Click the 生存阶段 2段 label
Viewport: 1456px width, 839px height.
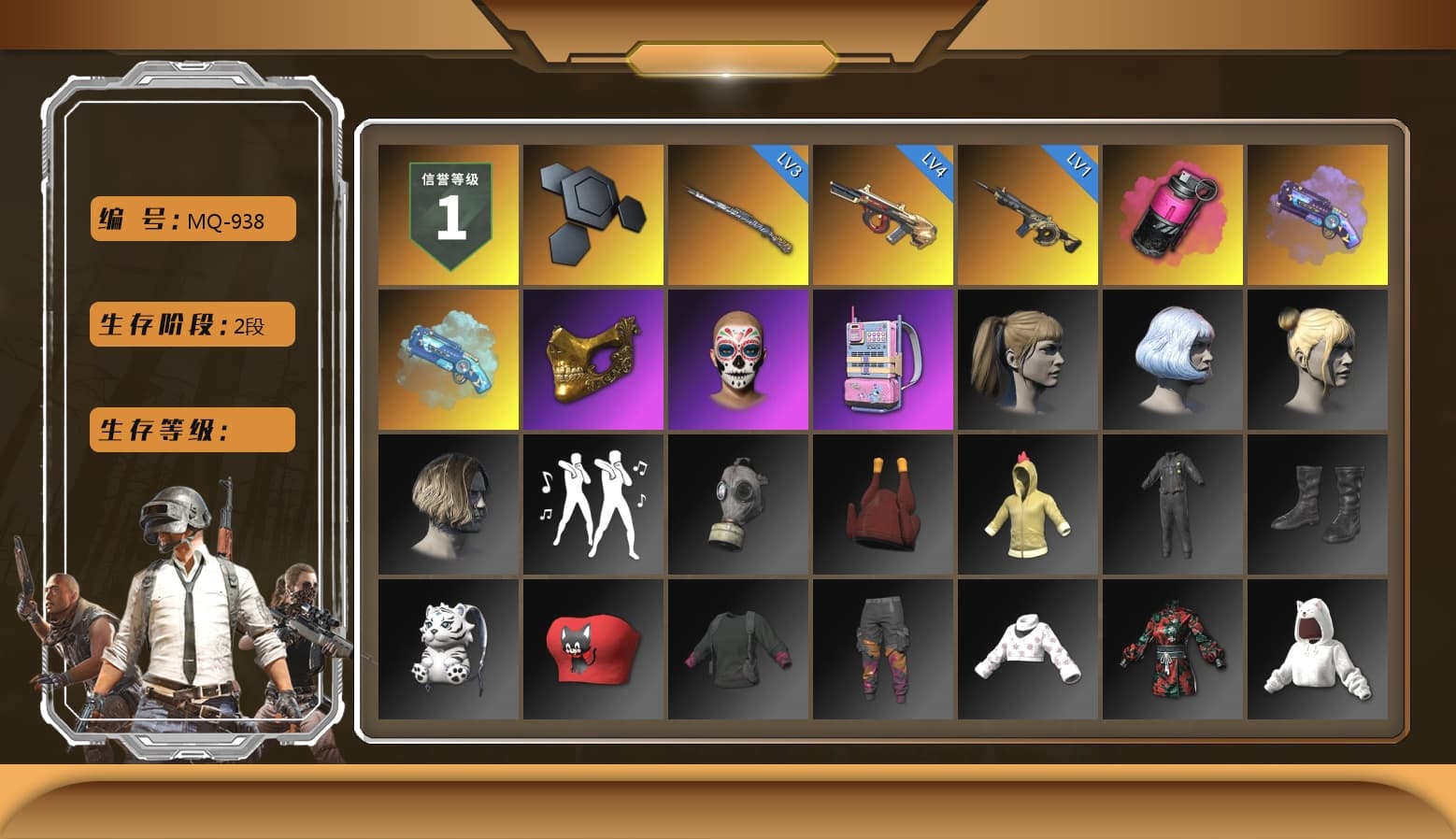[191, 324]
